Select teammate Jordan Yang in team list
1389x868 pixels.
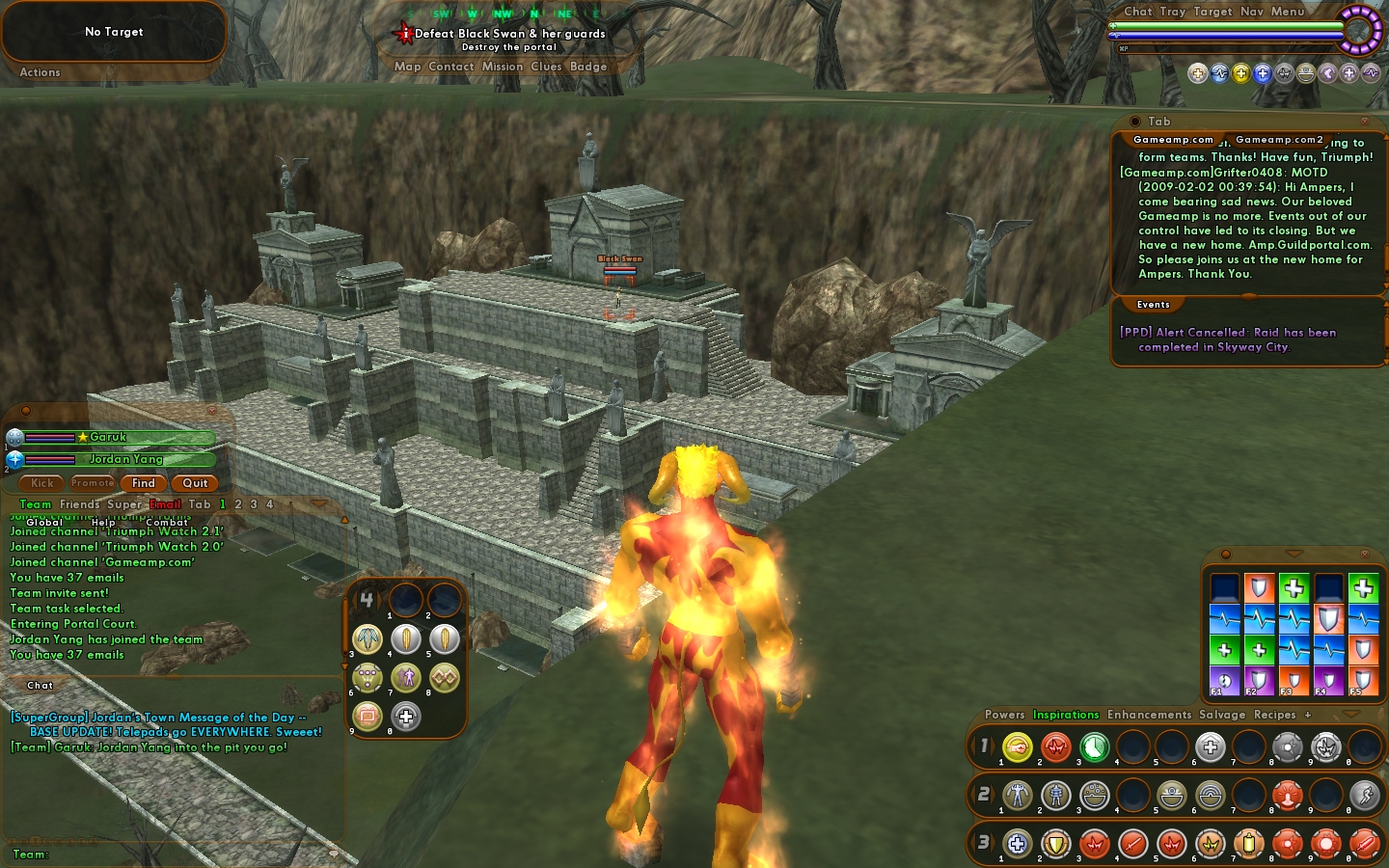click(x=125, y=459)
